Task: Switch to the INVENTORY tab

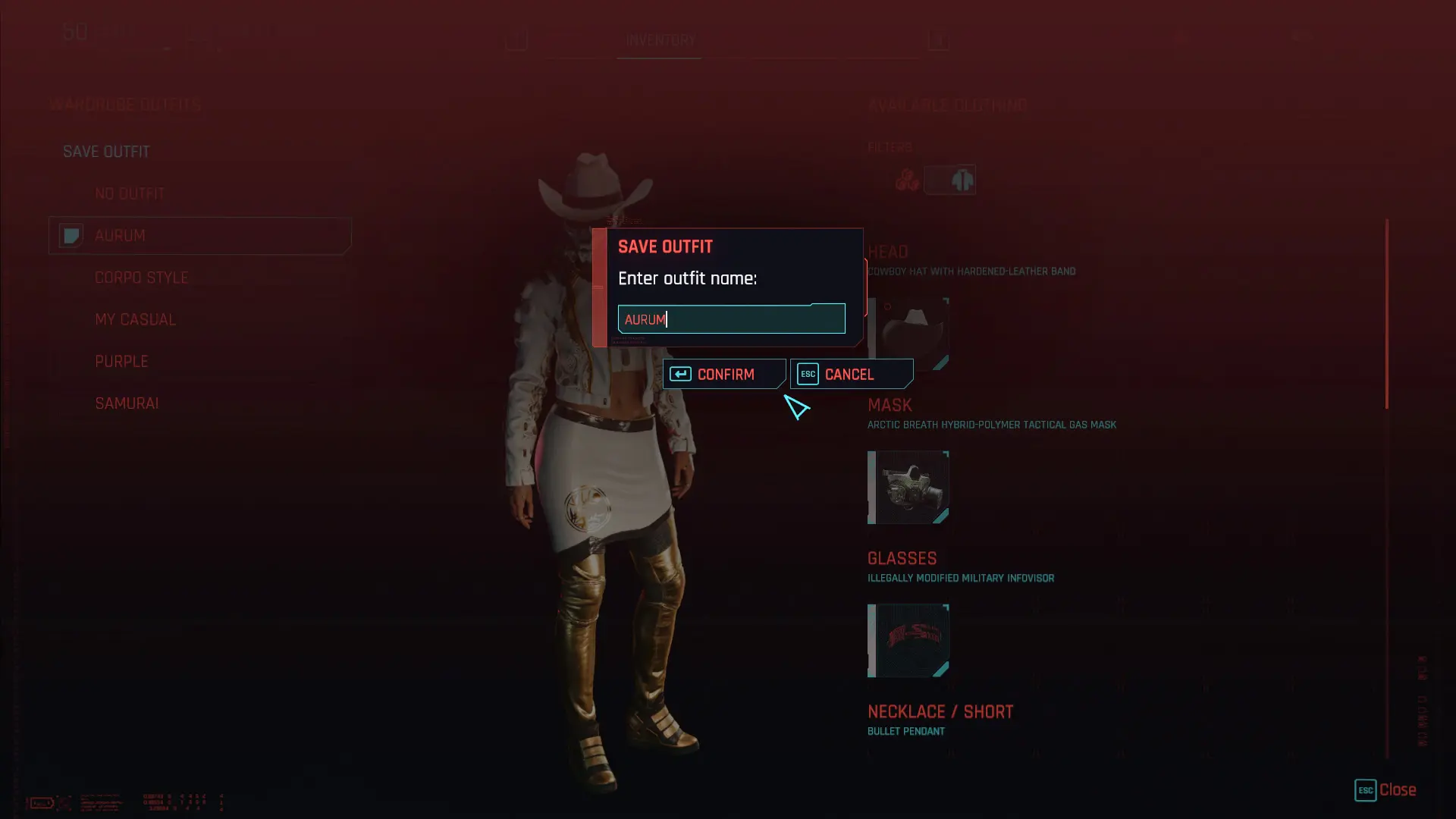Action: point(659,41)
